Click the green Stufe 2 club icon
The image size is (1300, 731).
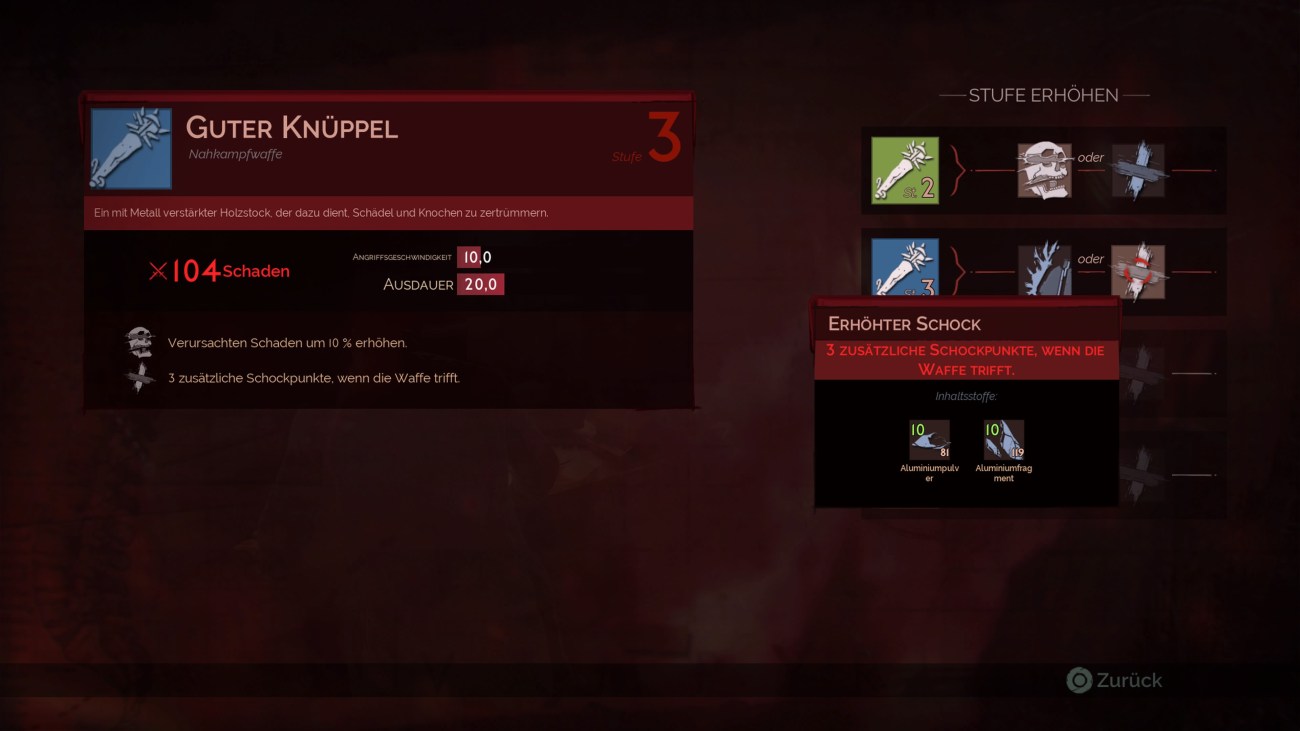pos(905,168)
